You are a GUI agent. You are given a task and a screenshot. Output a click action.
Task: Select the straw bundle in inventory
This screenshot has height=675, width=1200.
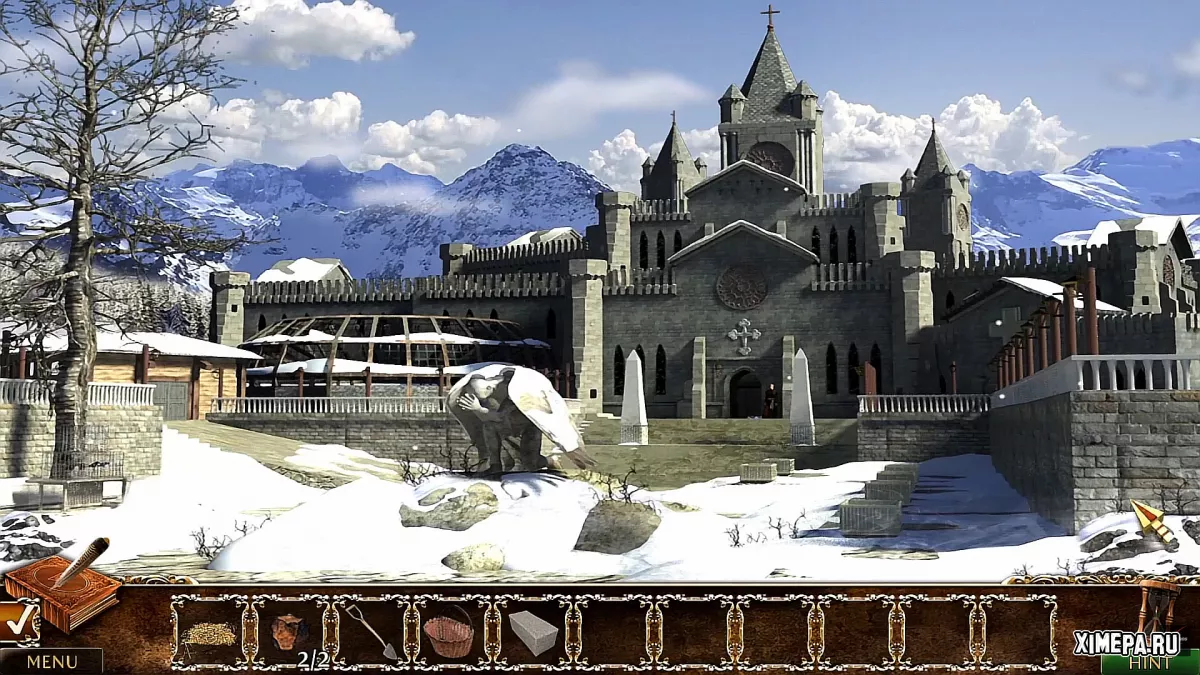[208, 633]
